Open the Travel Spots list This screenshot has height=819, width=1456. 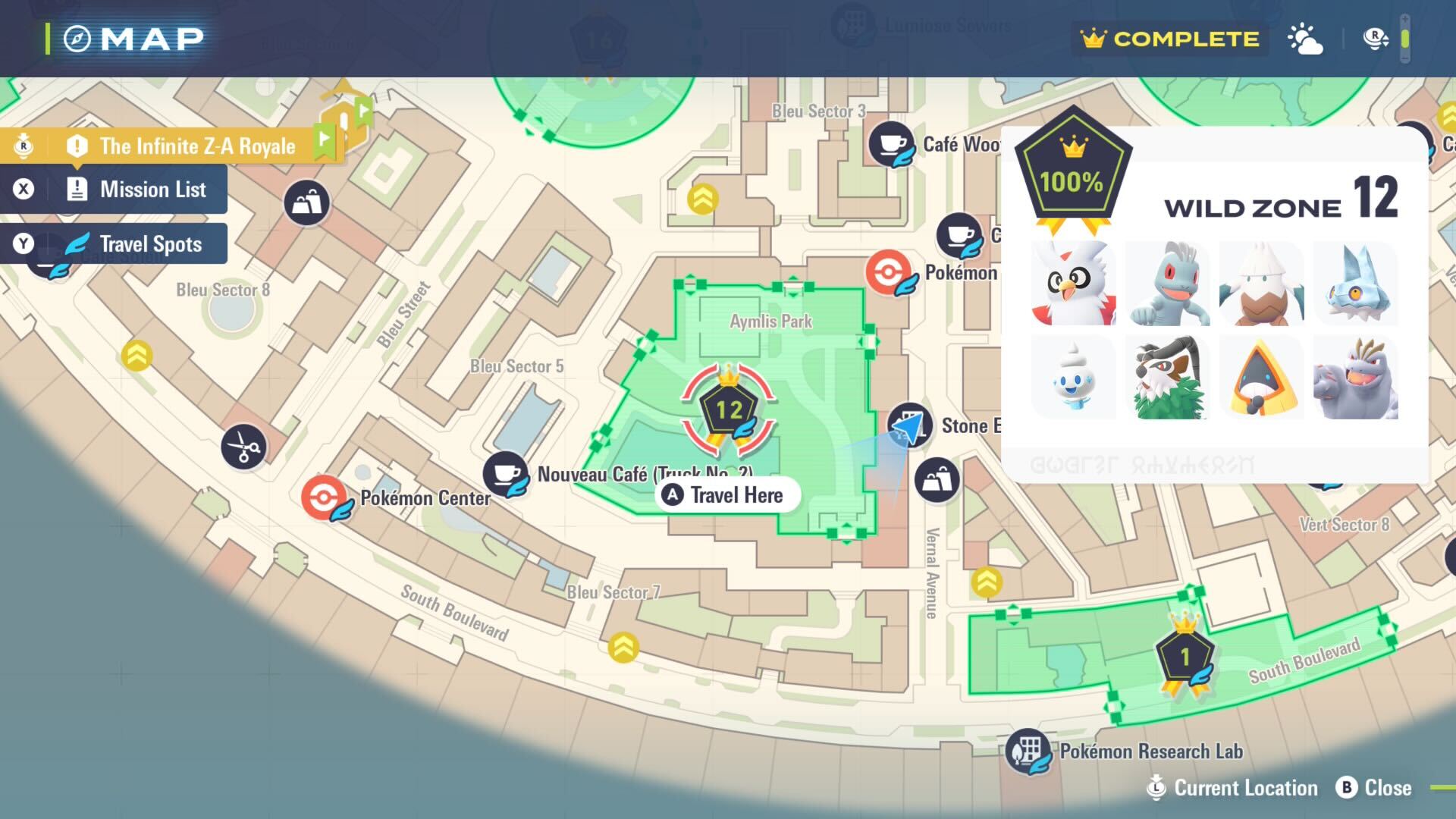click(150, 244)
